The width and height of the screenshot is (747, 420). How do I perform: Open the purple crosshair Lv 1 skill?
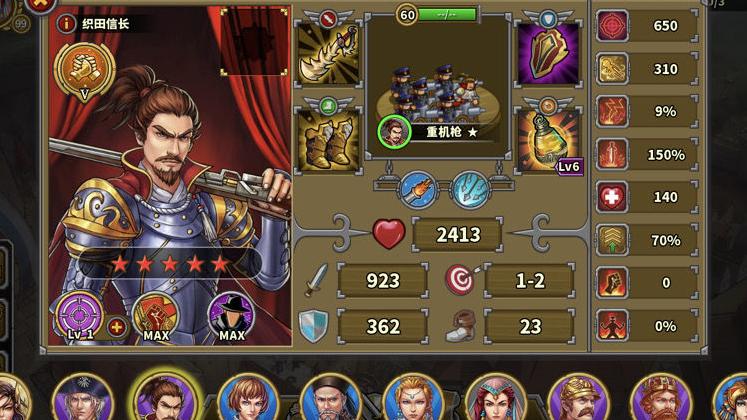(79, 315)
